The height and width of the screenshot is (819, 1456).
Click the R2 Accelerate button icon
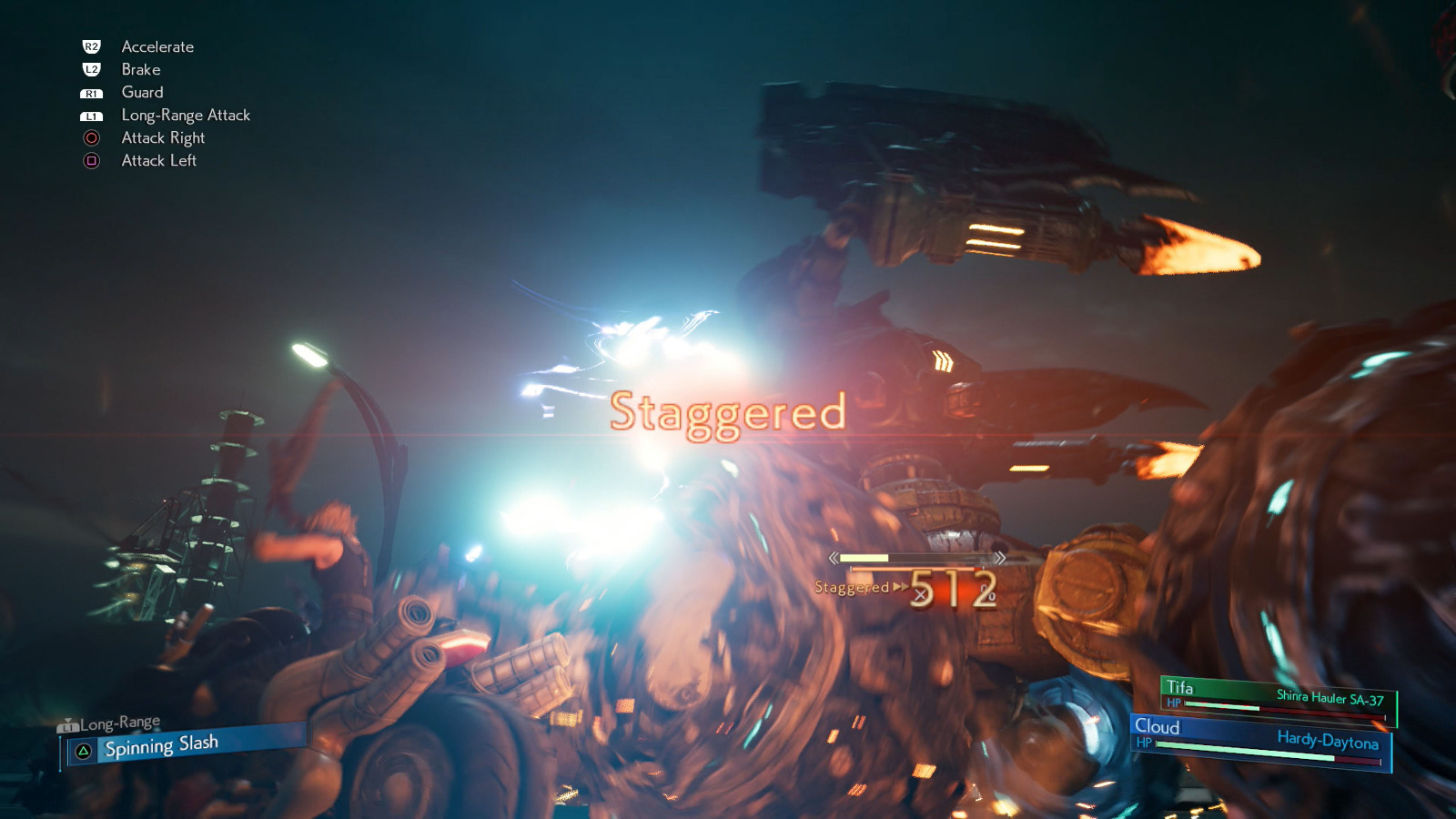point(90,46)
